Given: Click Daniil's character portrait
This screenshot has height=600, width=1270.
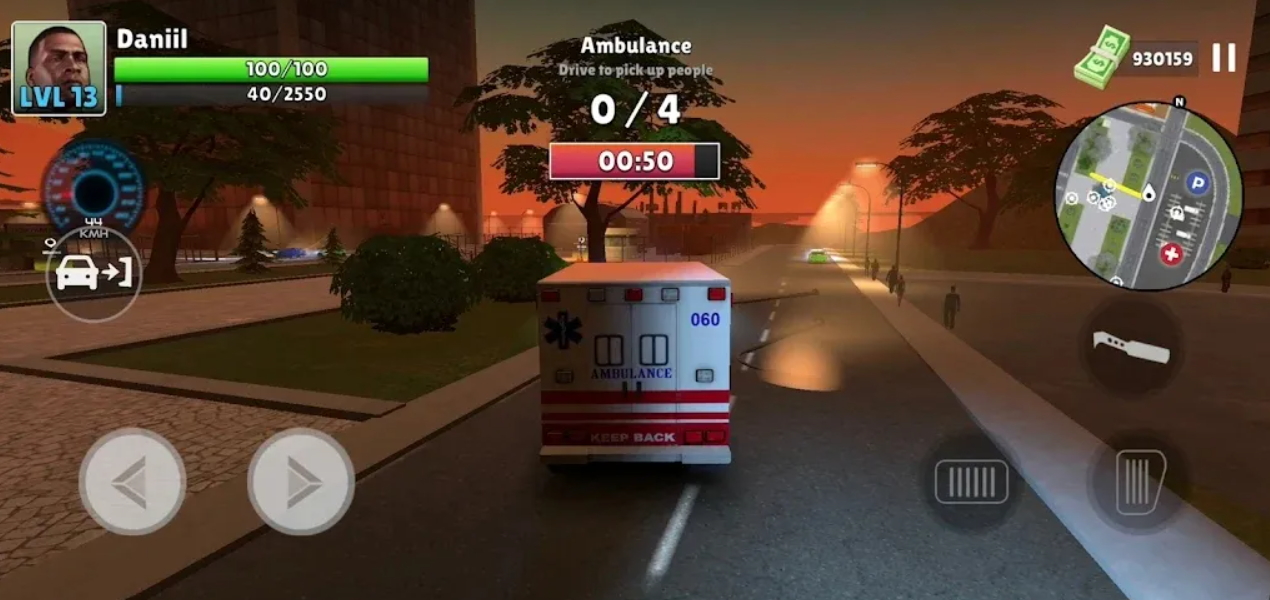Looking at the screenshot, I should click(59, 68).
